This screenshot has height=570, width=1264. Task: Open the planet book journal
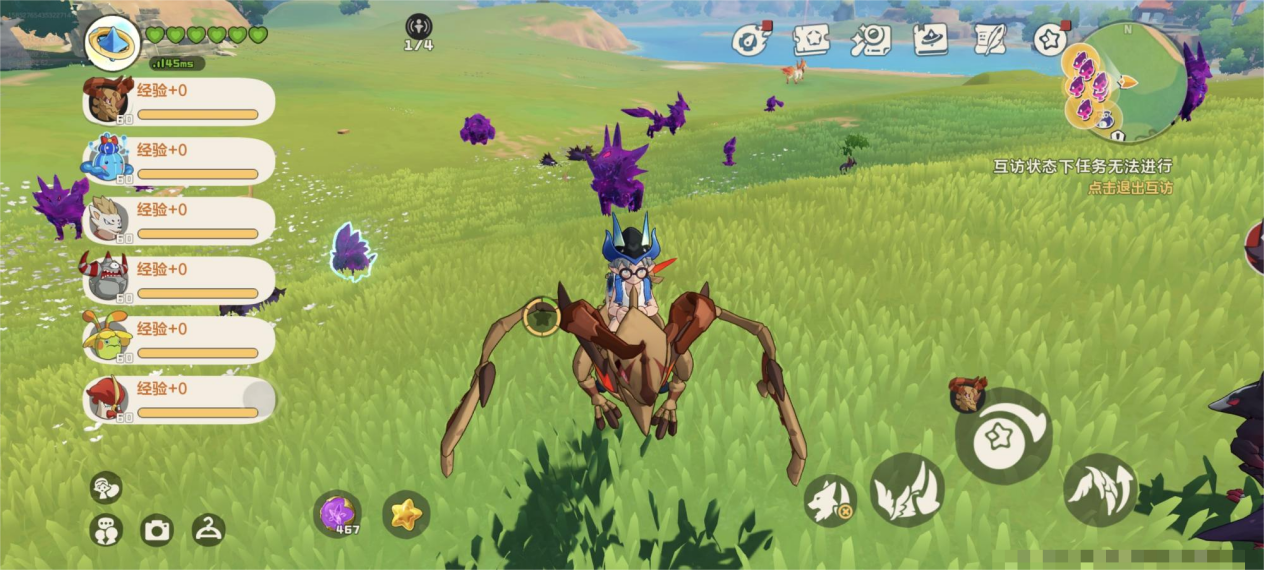point(930,40)
